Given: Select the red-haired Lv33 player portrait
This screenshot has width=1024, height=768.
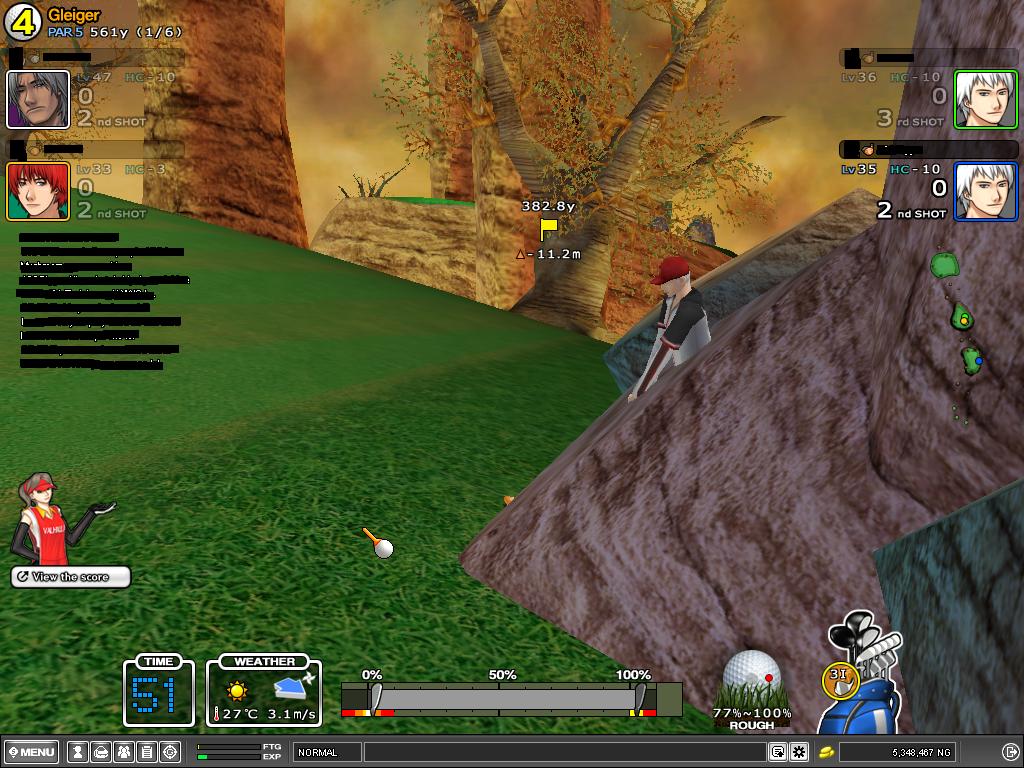Looking at the screenshot, I should point(38,191).
